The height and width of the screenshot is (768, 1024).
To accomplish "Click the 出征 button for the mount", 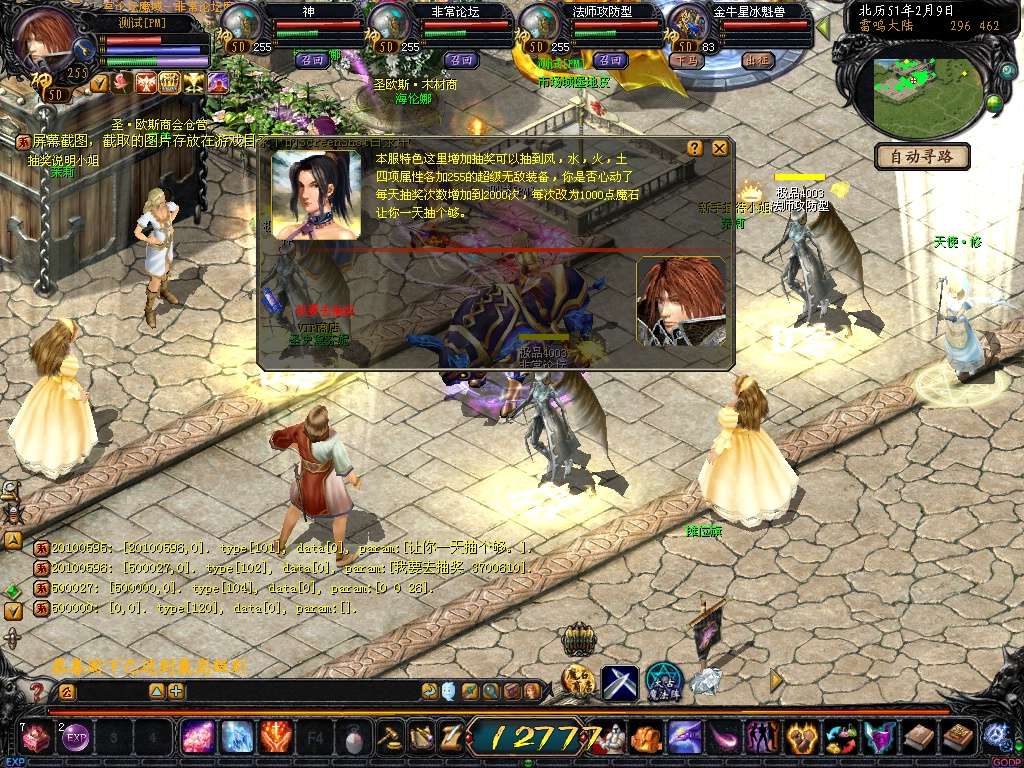I will pyautogui.click(x=757, y=60).
